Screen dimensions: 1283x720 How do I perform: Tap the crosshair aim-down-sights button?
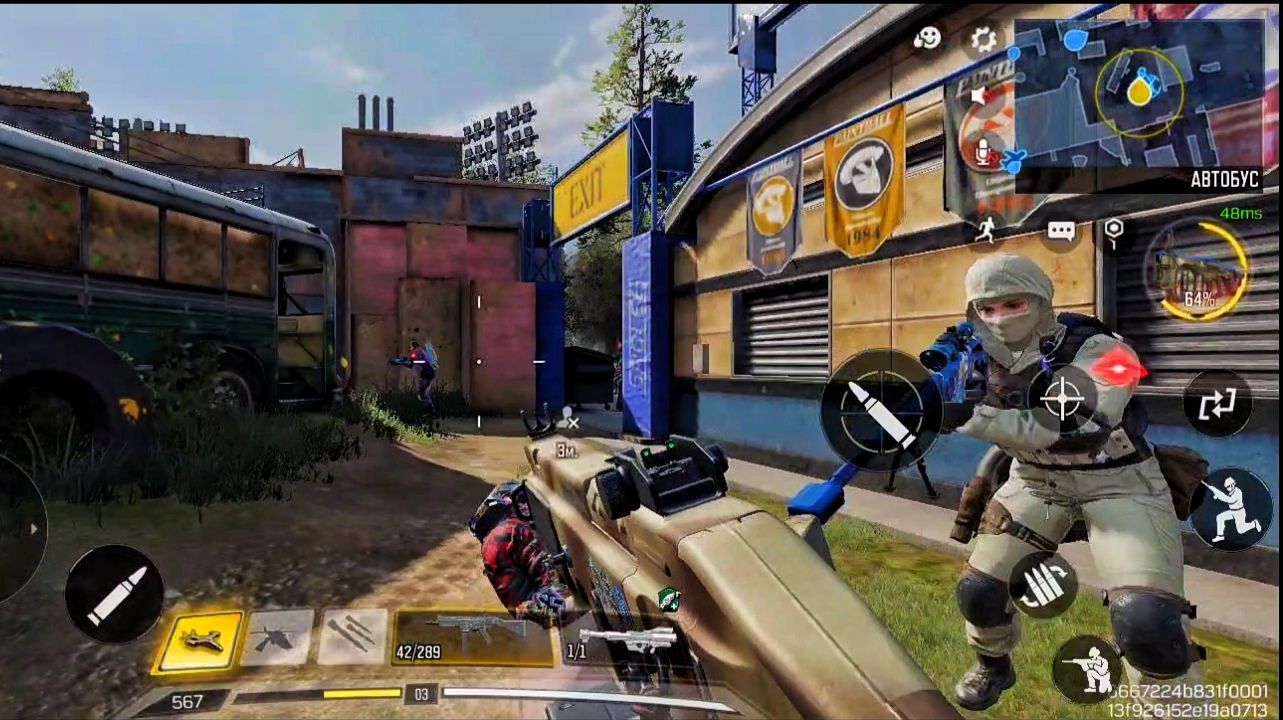[x=1062, y=398]
